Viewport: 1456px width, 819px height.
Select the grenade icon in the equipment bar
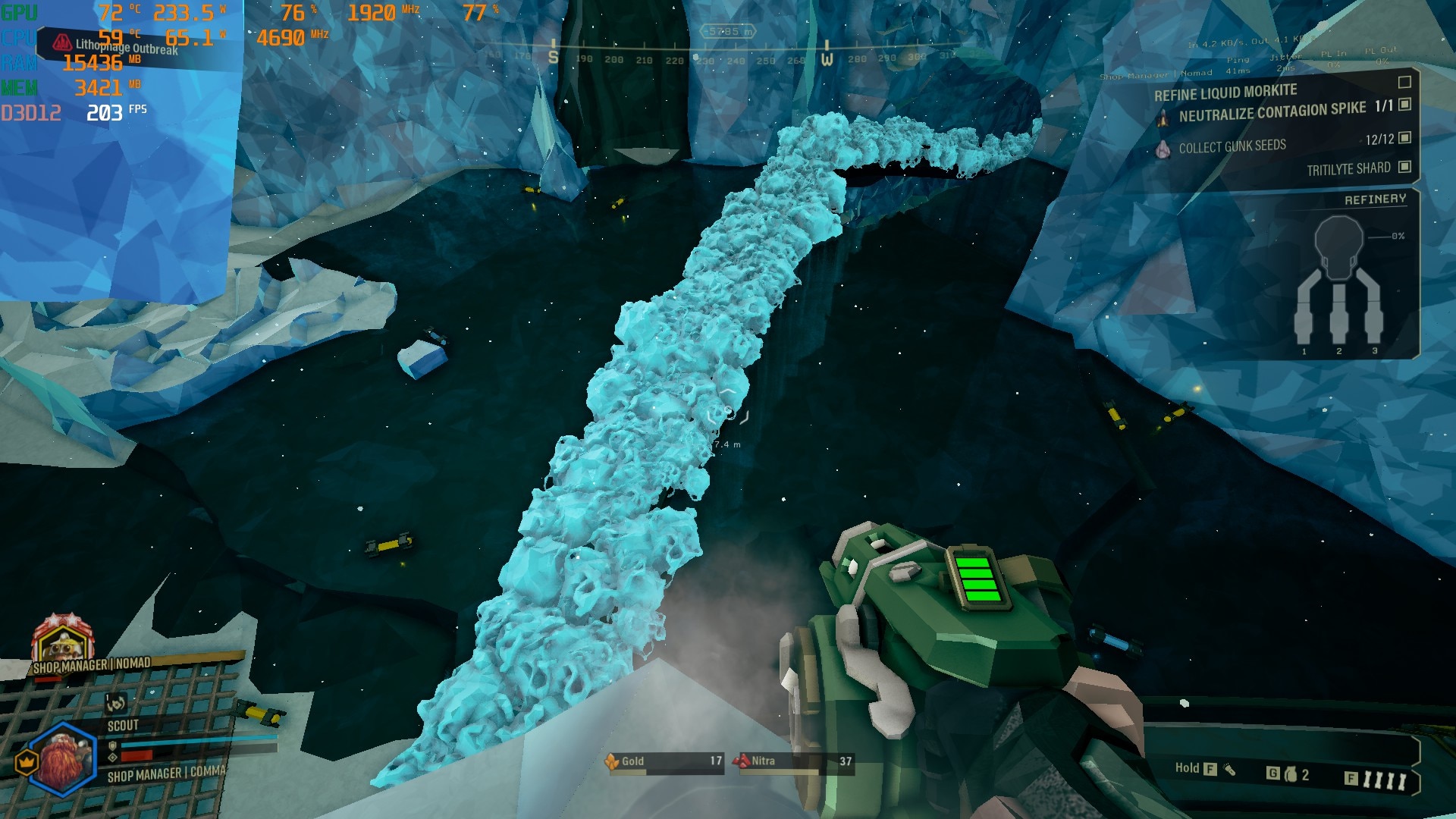(1291, 774)
